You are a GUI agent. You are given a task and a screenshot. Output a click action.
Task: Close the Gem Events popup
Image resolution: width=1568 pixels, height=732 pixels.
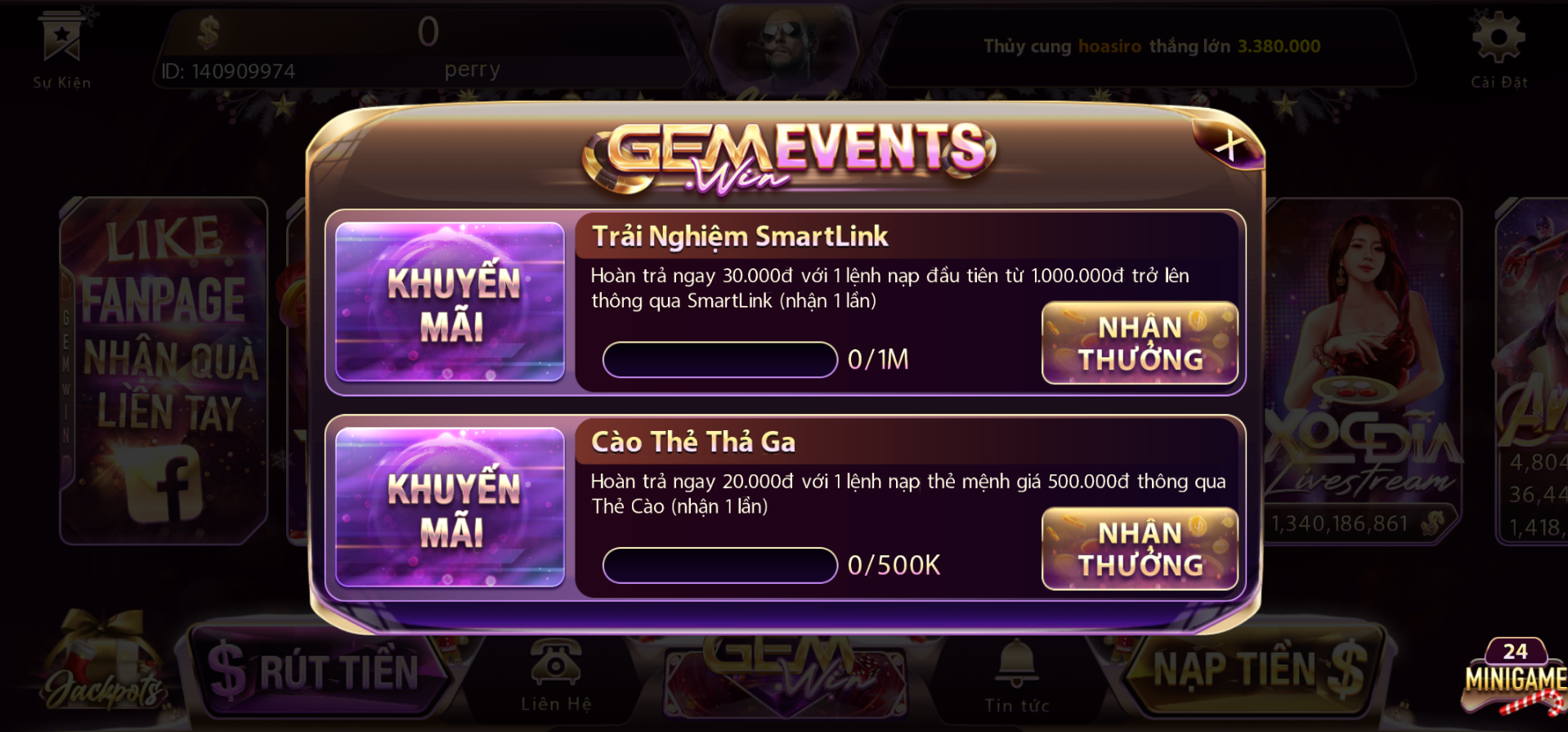[x=1229, y=146]
